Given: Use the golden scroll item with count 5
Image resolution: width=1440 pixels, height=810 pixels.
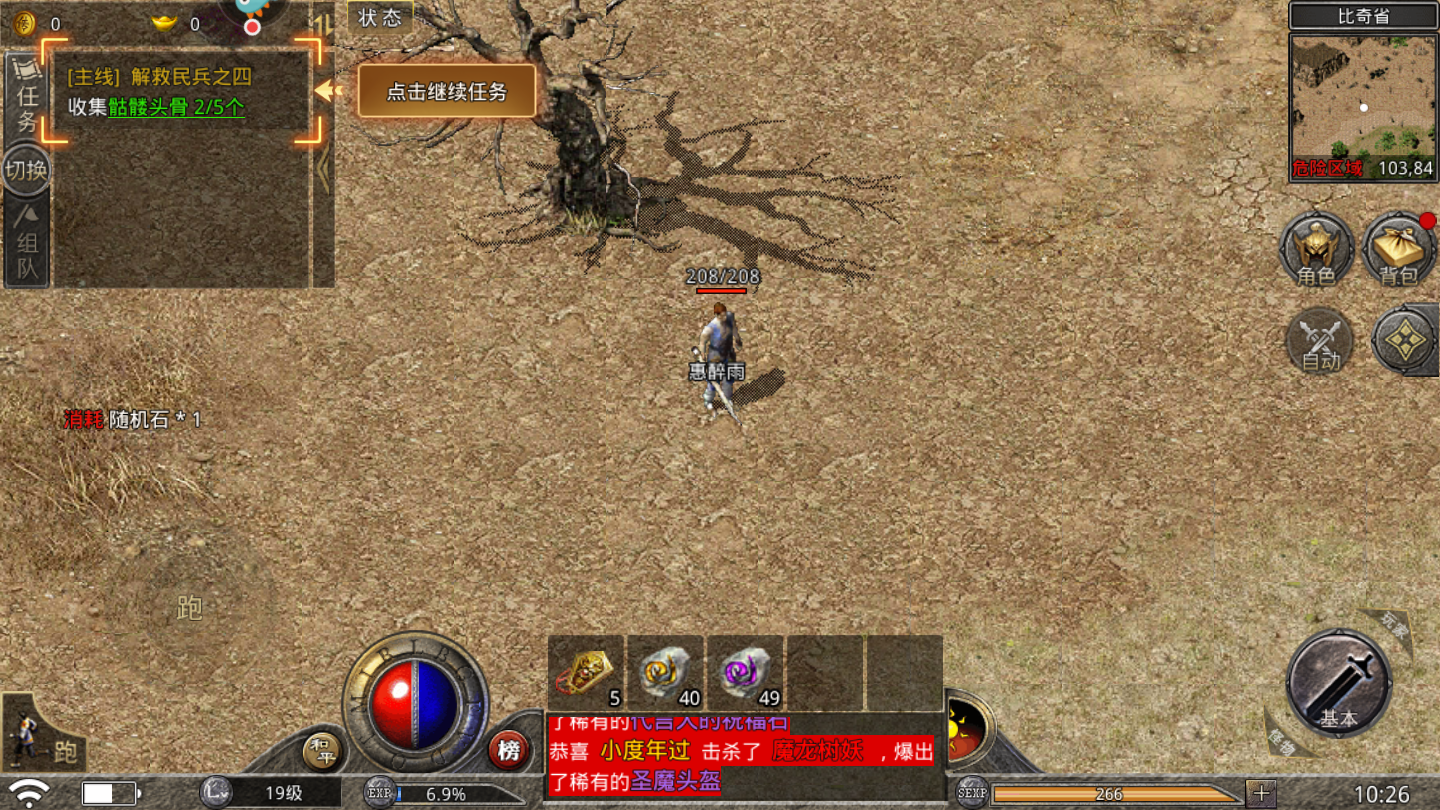Looking at the screenshot, I should pos(586,672).
